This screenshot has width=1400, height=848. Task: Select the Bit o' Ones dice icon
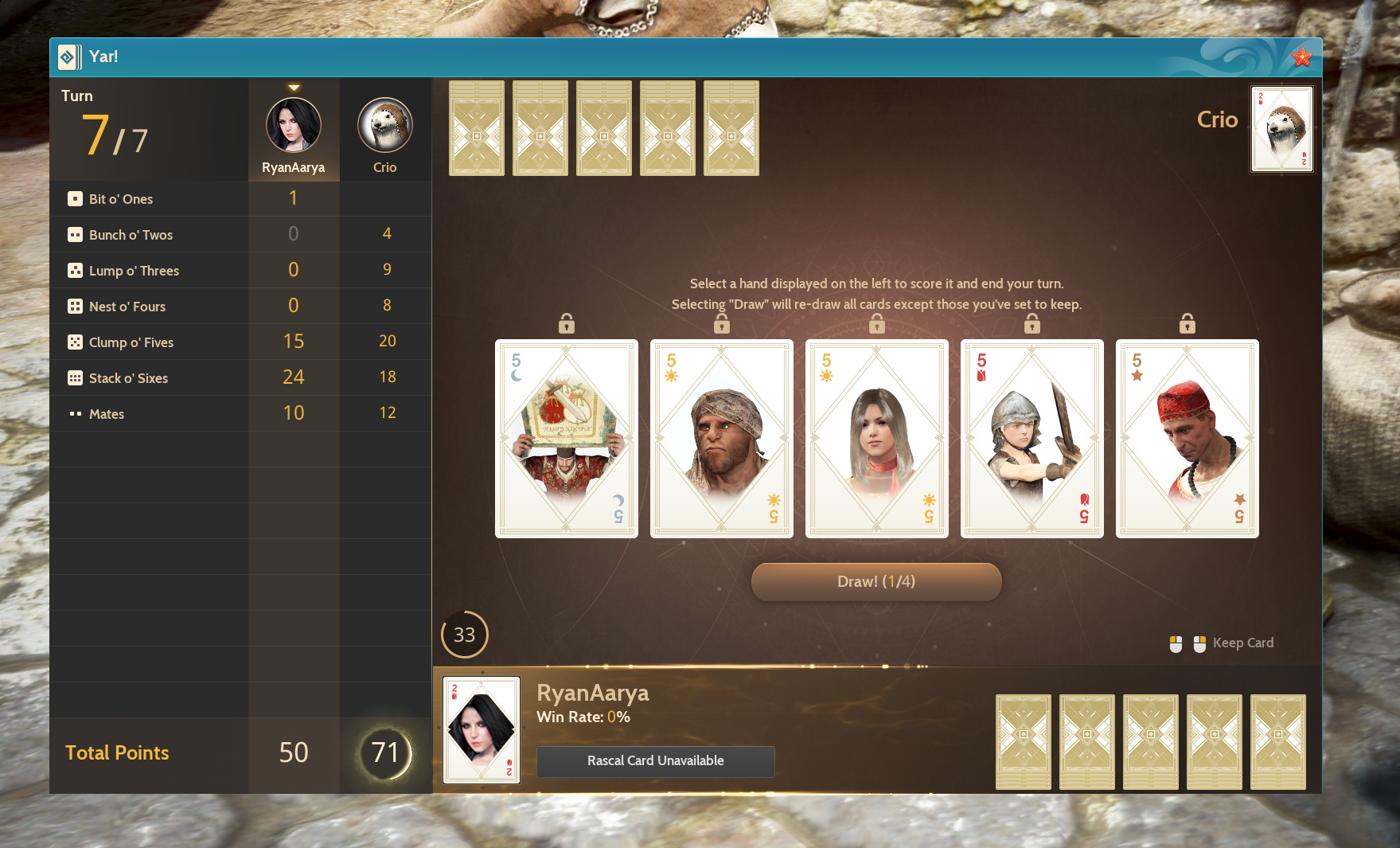pos(74,198)
